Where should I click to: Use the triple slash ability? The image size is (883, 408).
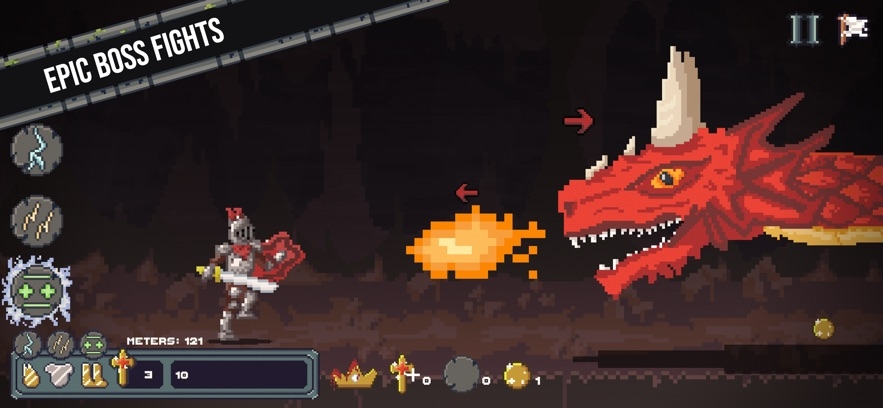tap(37, 219)
